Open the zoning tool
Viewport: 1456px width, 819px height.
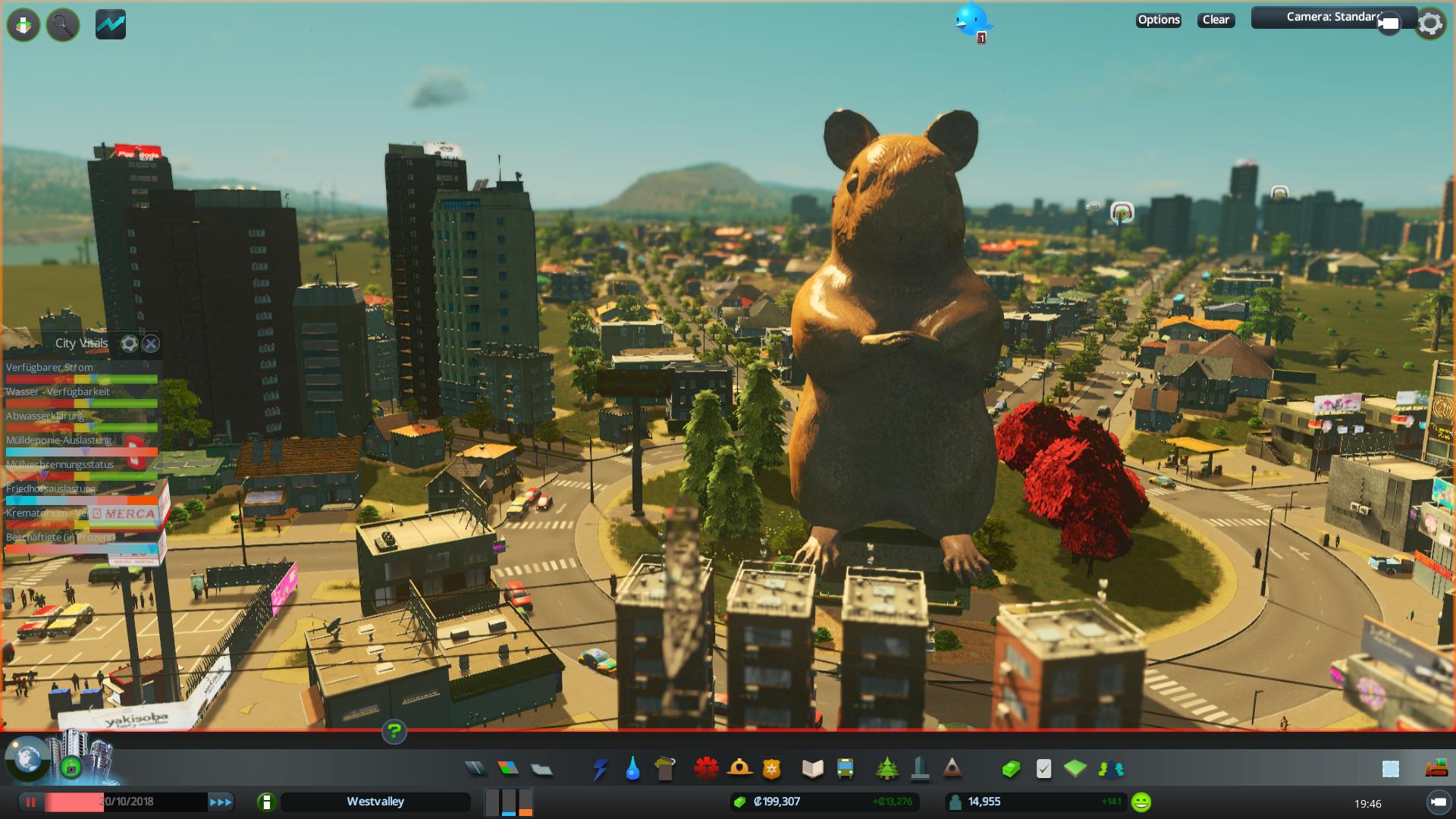pos(508,769)
